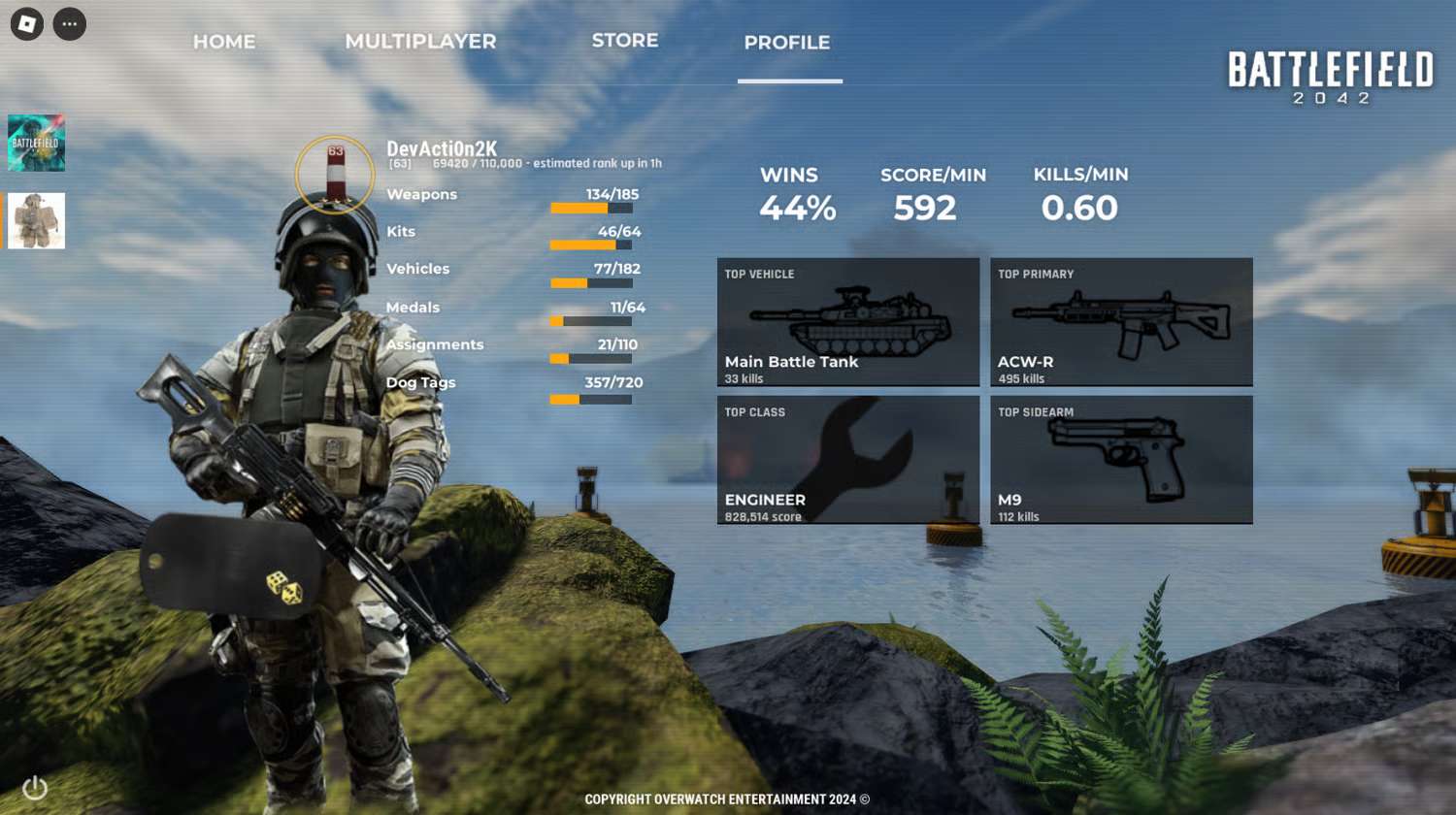Open the Top Vehicle Main Battle Tank card
1456x815 pixels.
(848, 322)
